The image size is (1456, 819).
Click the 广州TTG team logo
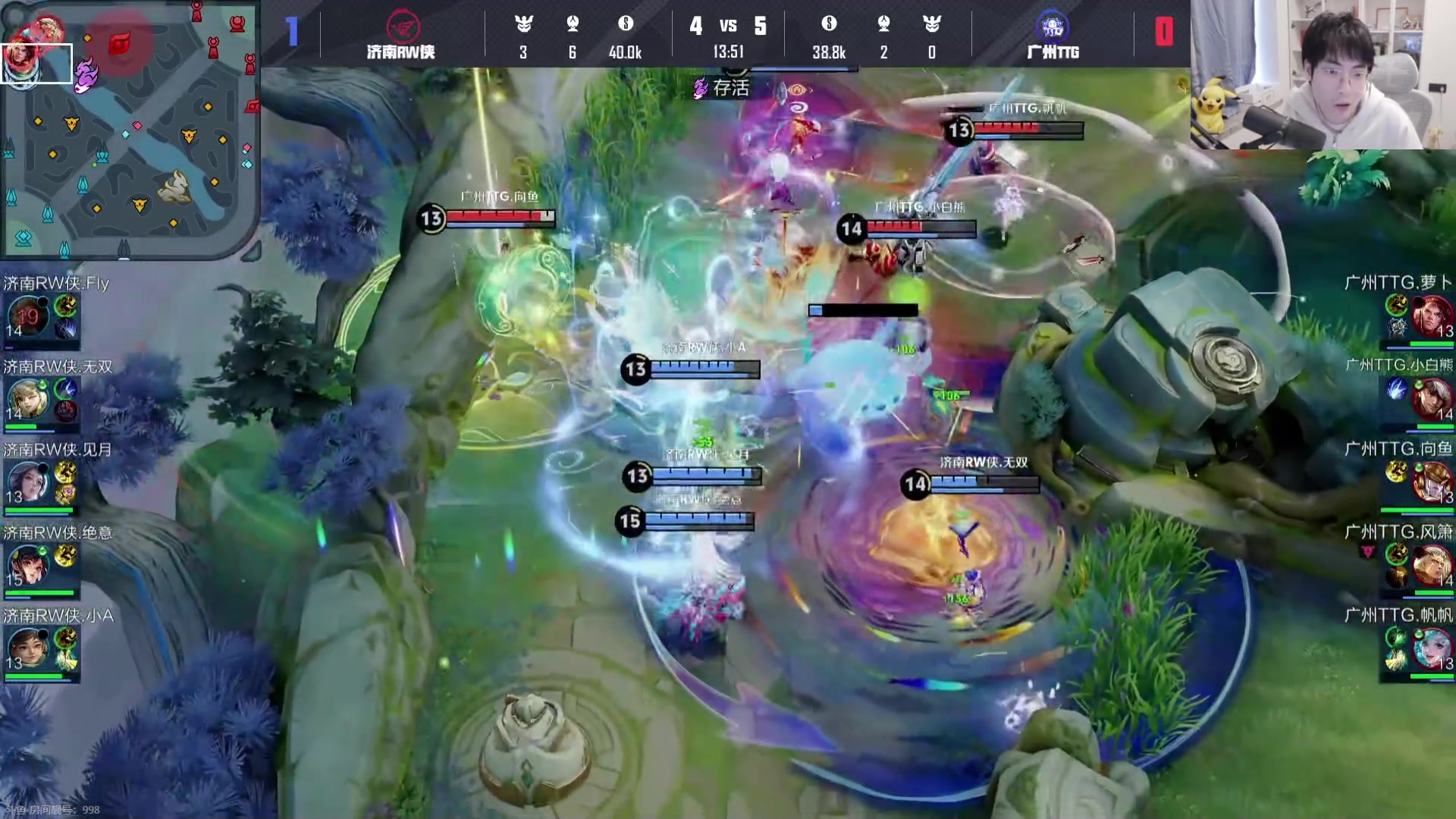[x=1053, y=27]
